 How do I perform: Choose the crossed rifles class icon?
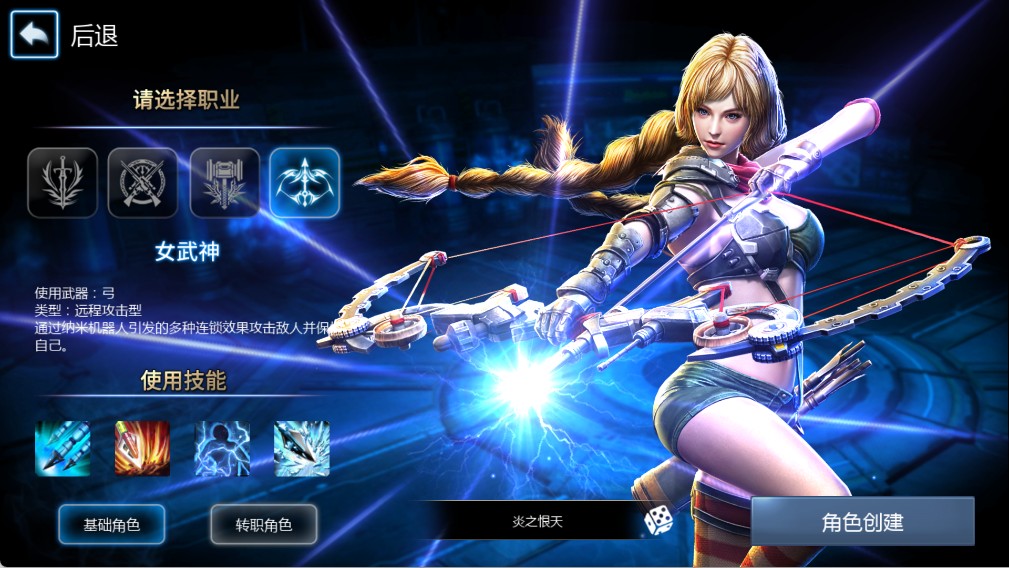143,183
